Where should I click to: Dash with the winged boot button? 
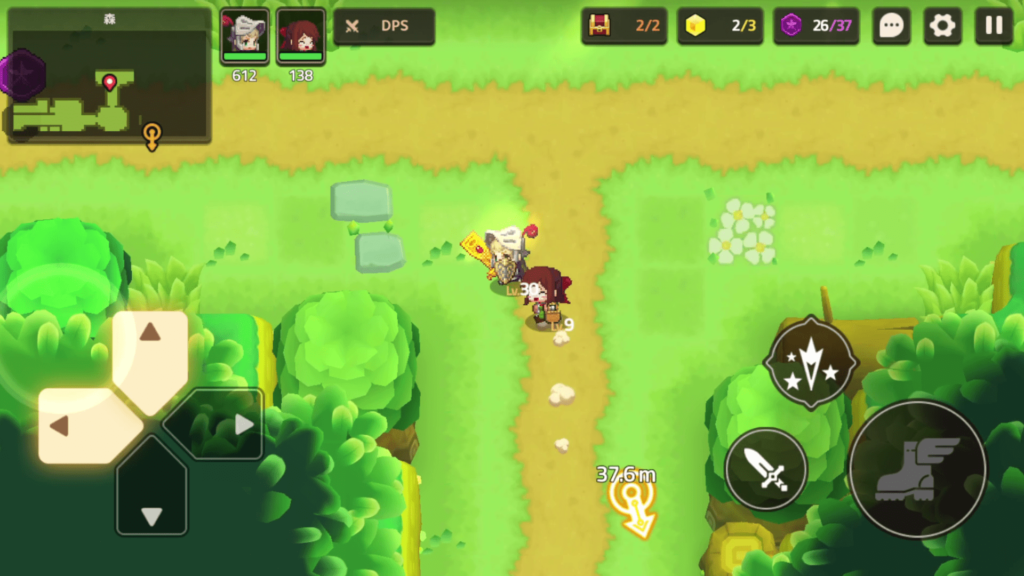[x=917, y=469]
